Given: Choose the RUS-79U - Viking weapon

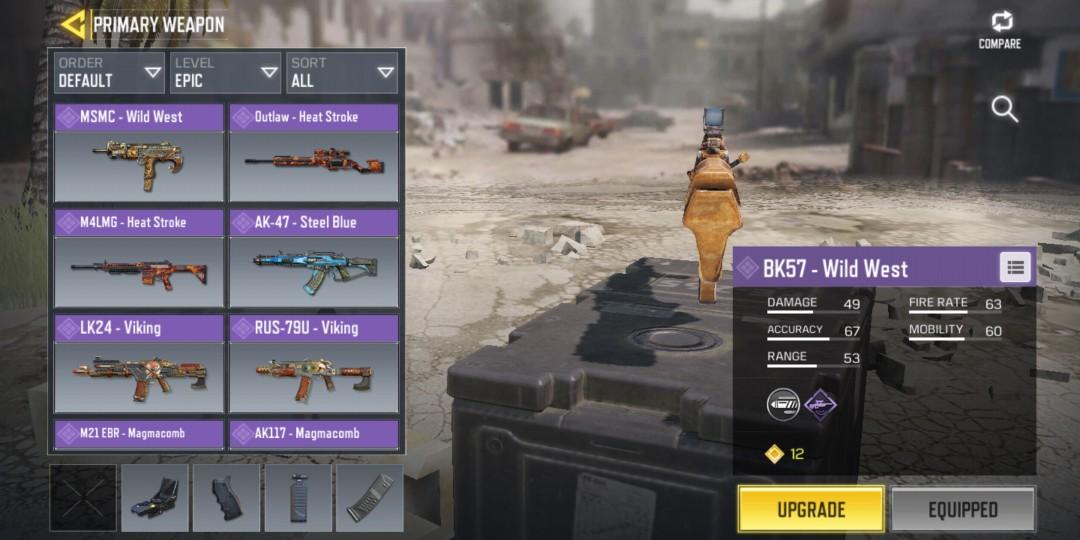Looking at the screenshot, I should [314, 364].
